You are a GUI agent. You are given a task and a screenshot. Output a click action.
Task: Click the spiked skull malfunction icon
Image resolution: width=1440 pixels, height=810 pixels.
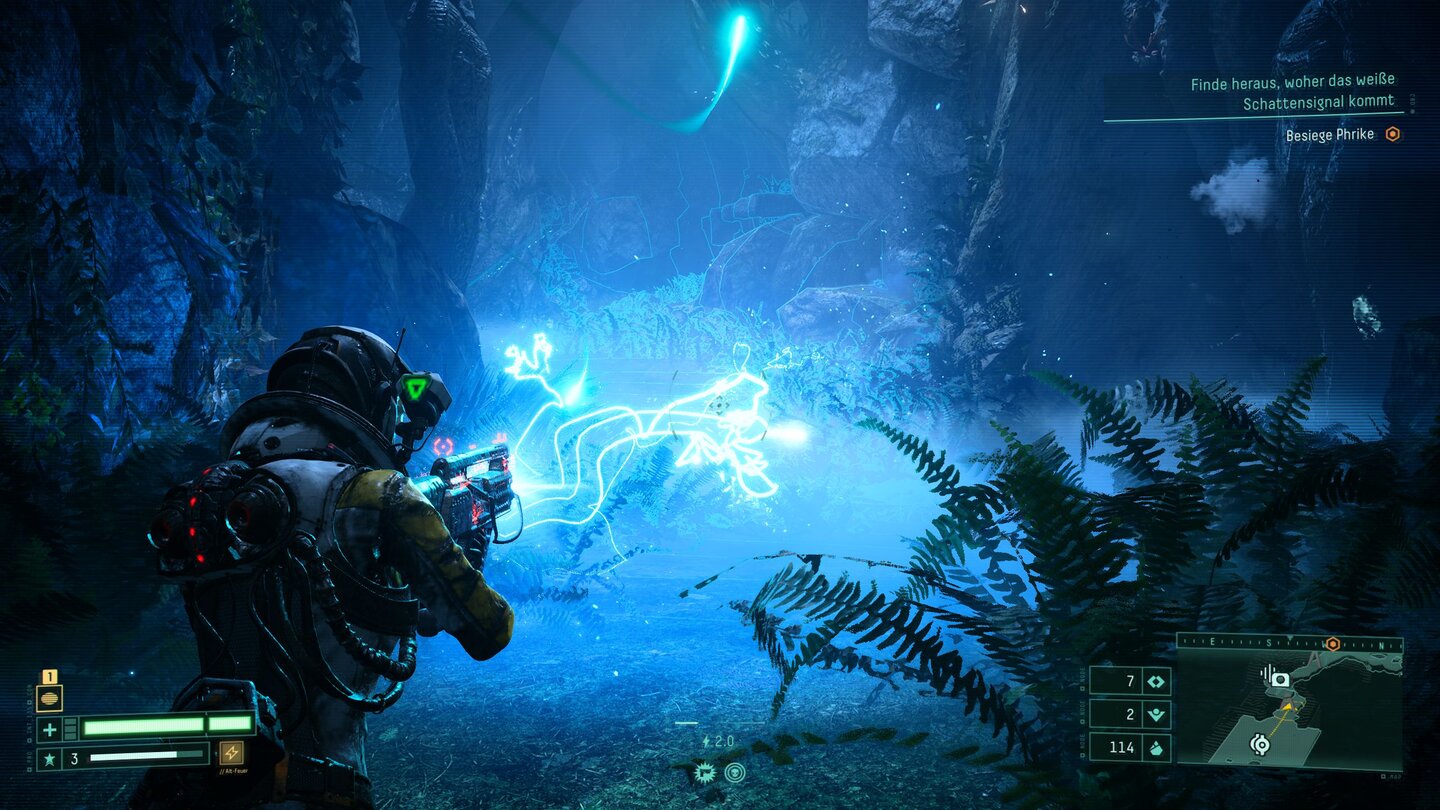(x=706, y=772)
